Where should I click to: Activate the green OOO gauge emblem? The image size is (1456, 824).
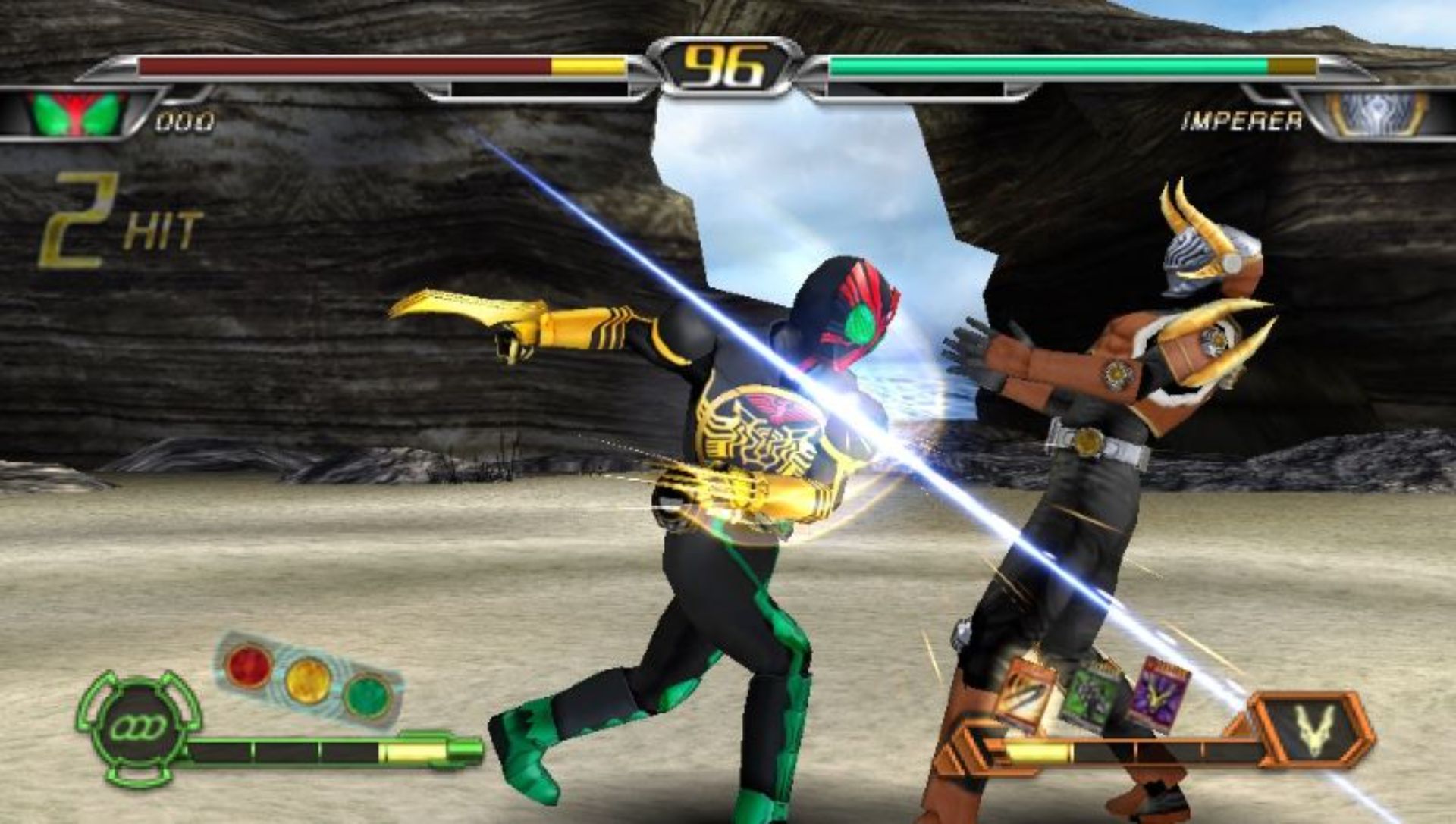[x=138, y=728]
